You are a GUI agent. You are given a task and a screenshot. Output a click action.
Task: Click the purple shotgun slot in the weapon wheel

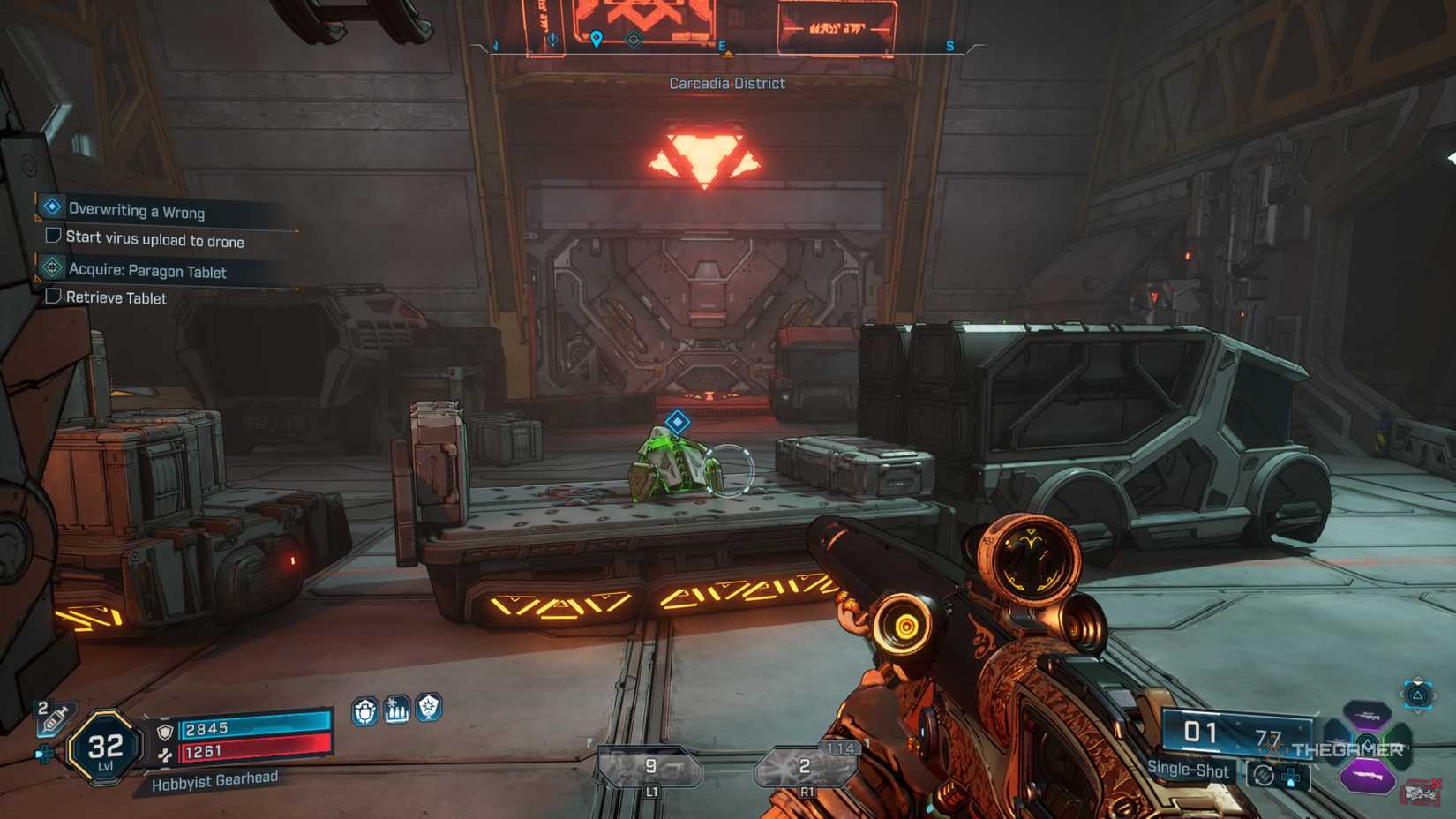click(1367, 775)
